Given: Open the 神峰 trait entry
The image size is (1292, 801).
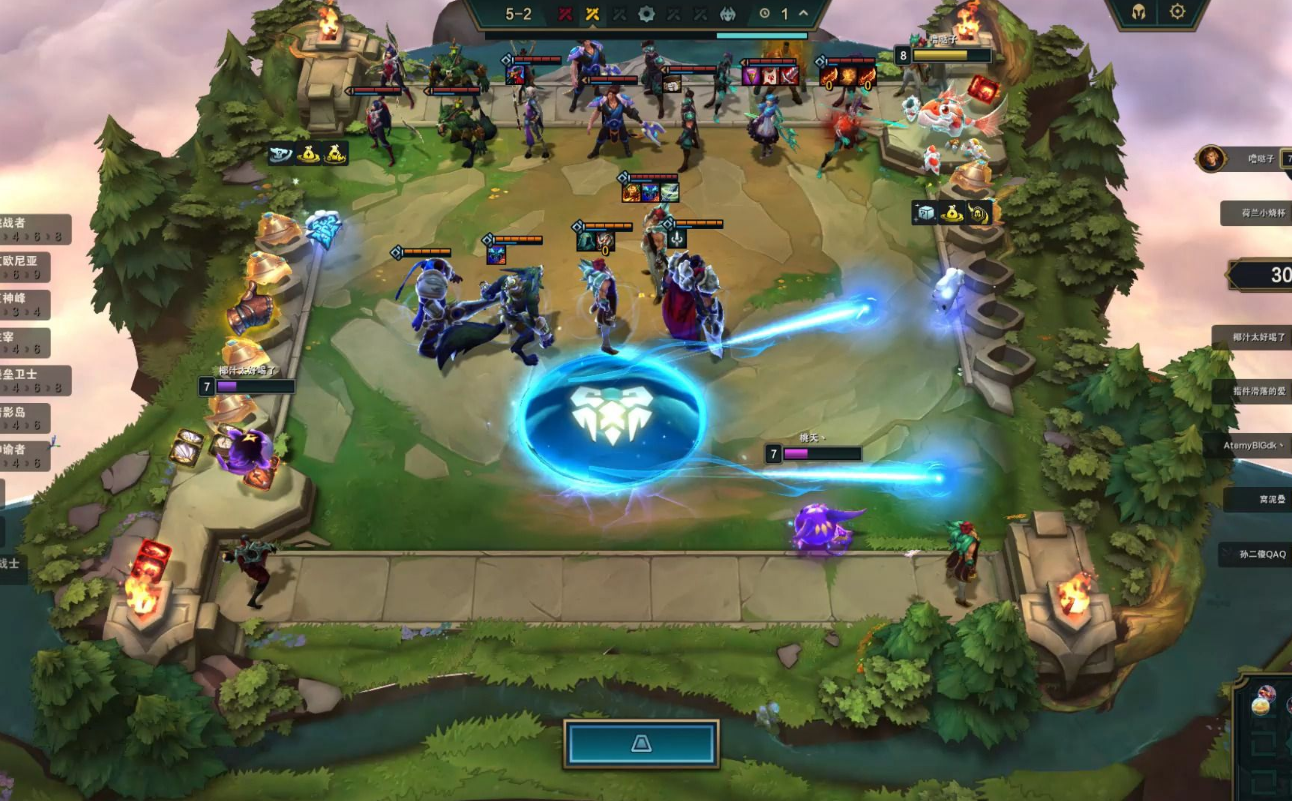Looking at the screenshot, I should click(x=26, y=304).
